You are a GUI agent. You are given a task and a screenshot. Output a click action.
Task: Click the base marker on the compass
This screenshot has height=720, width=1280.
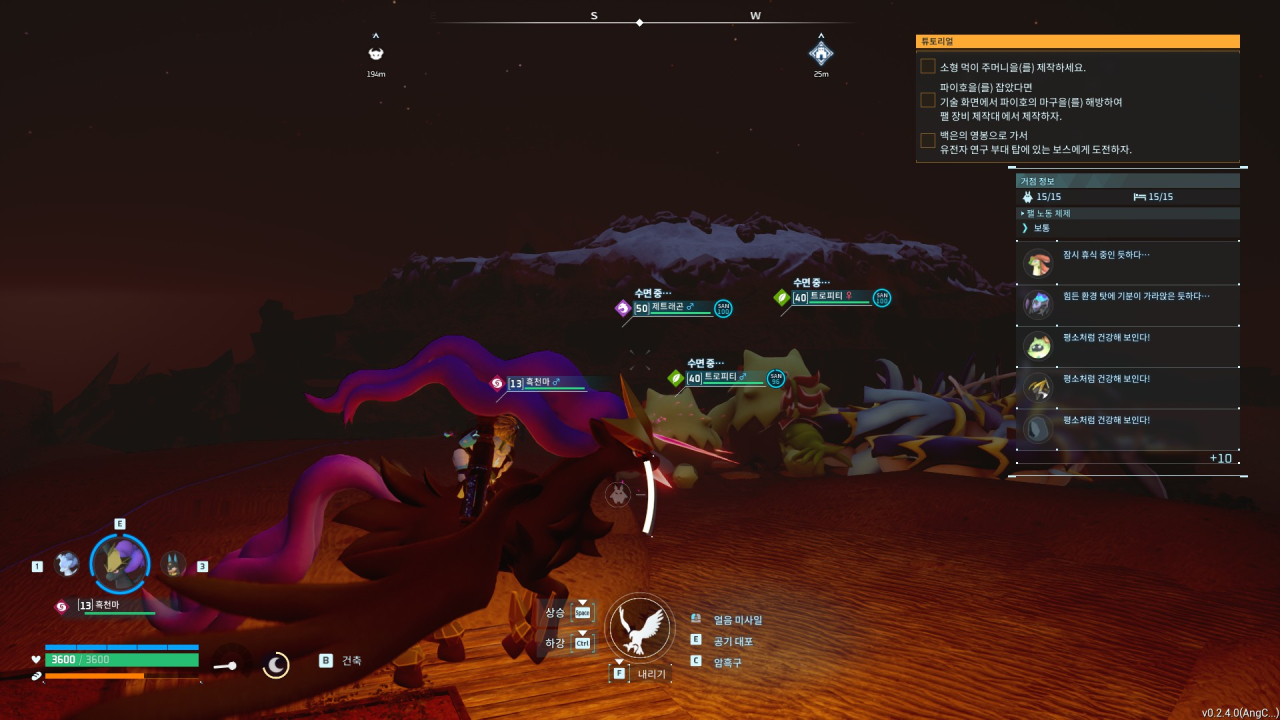821,53
